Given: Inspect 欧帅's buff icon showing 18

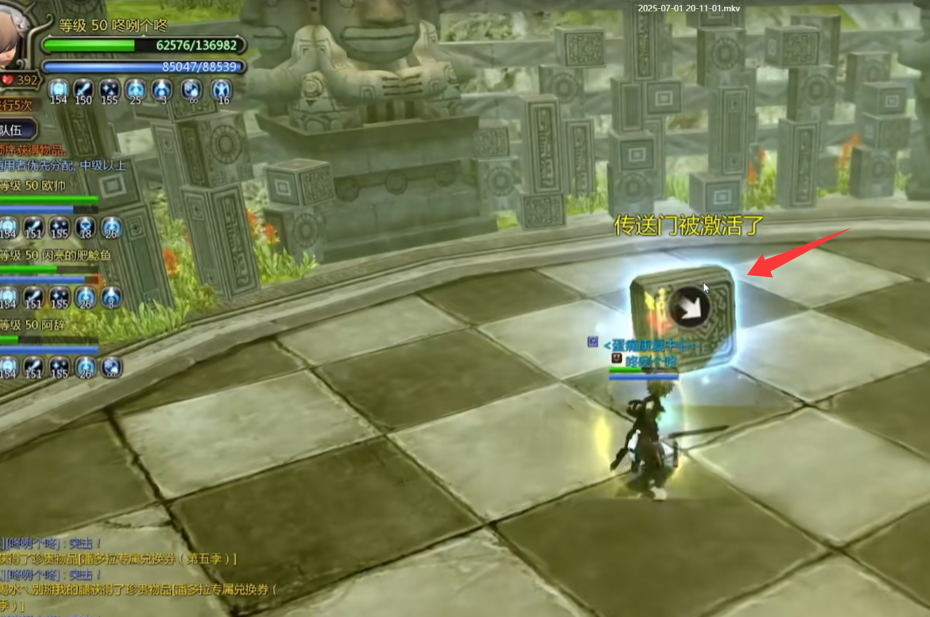Looking at the screenshot, I should (x=86, y=227).
